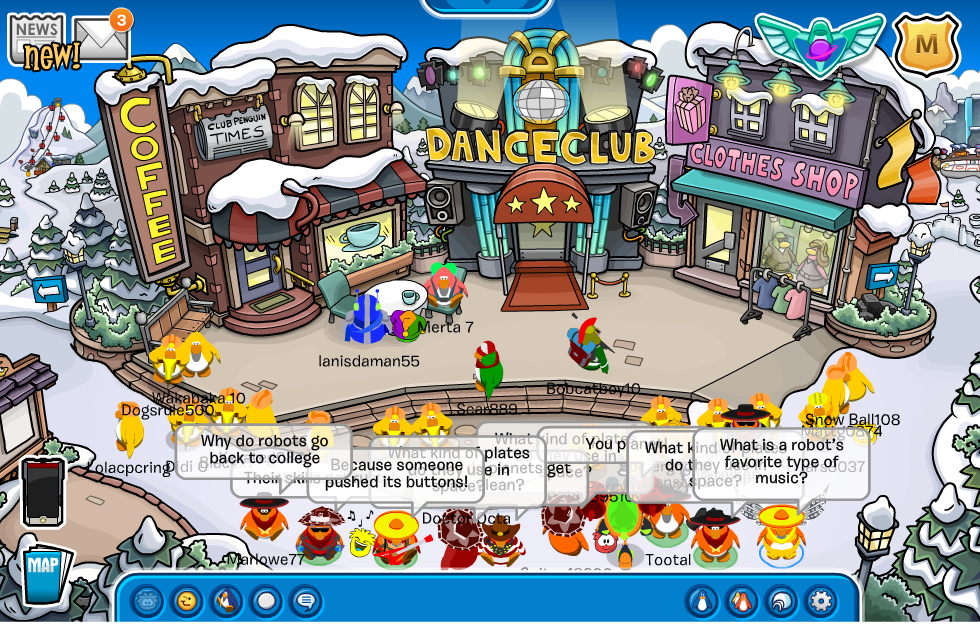Image resolution: width=980 pixels, height=624 pixels.
Task: Click the gold moderator M shield
Action: point(926,44)
